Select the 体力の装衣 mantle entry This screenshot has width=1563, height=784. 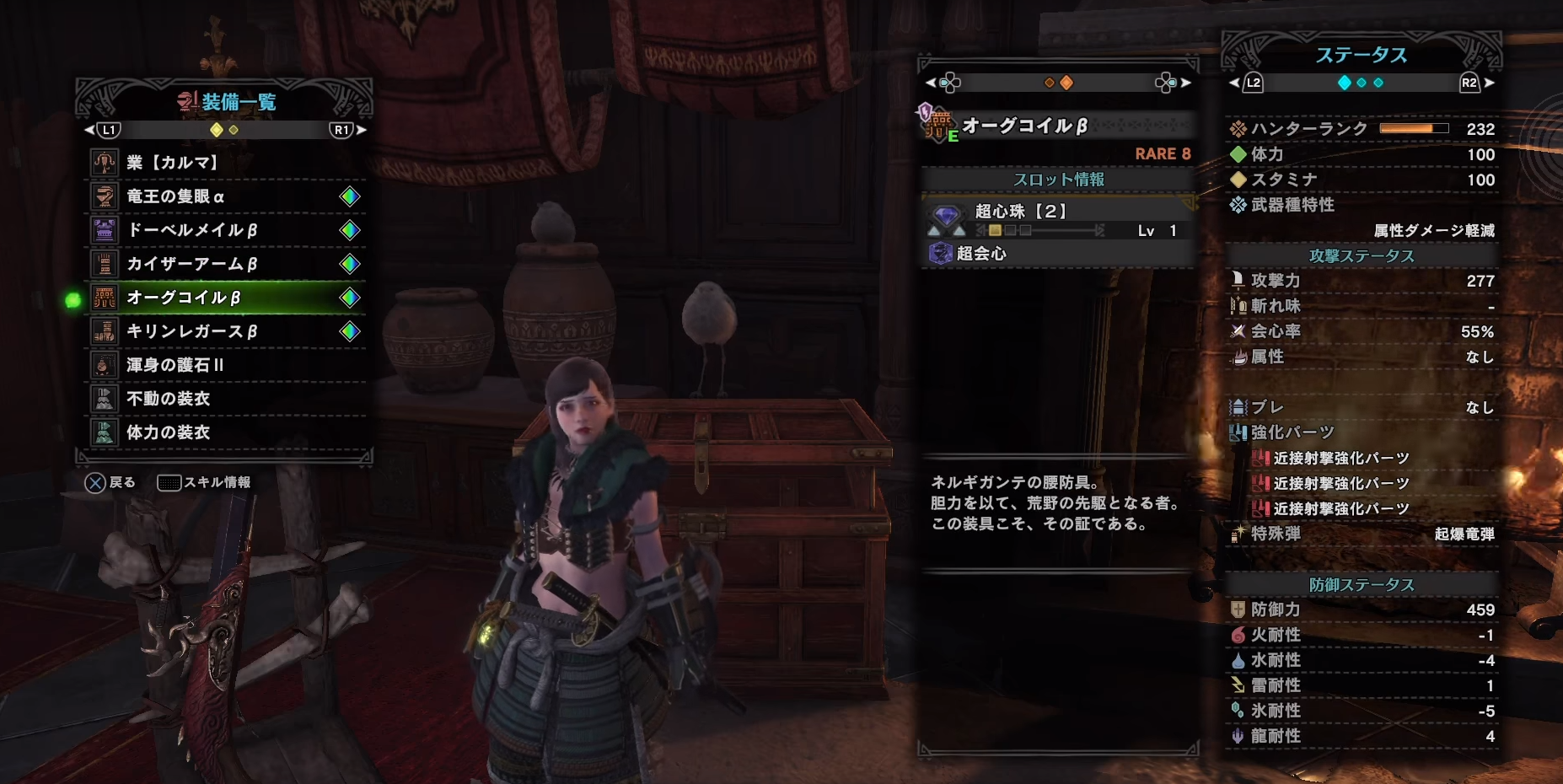pos(226,432)
